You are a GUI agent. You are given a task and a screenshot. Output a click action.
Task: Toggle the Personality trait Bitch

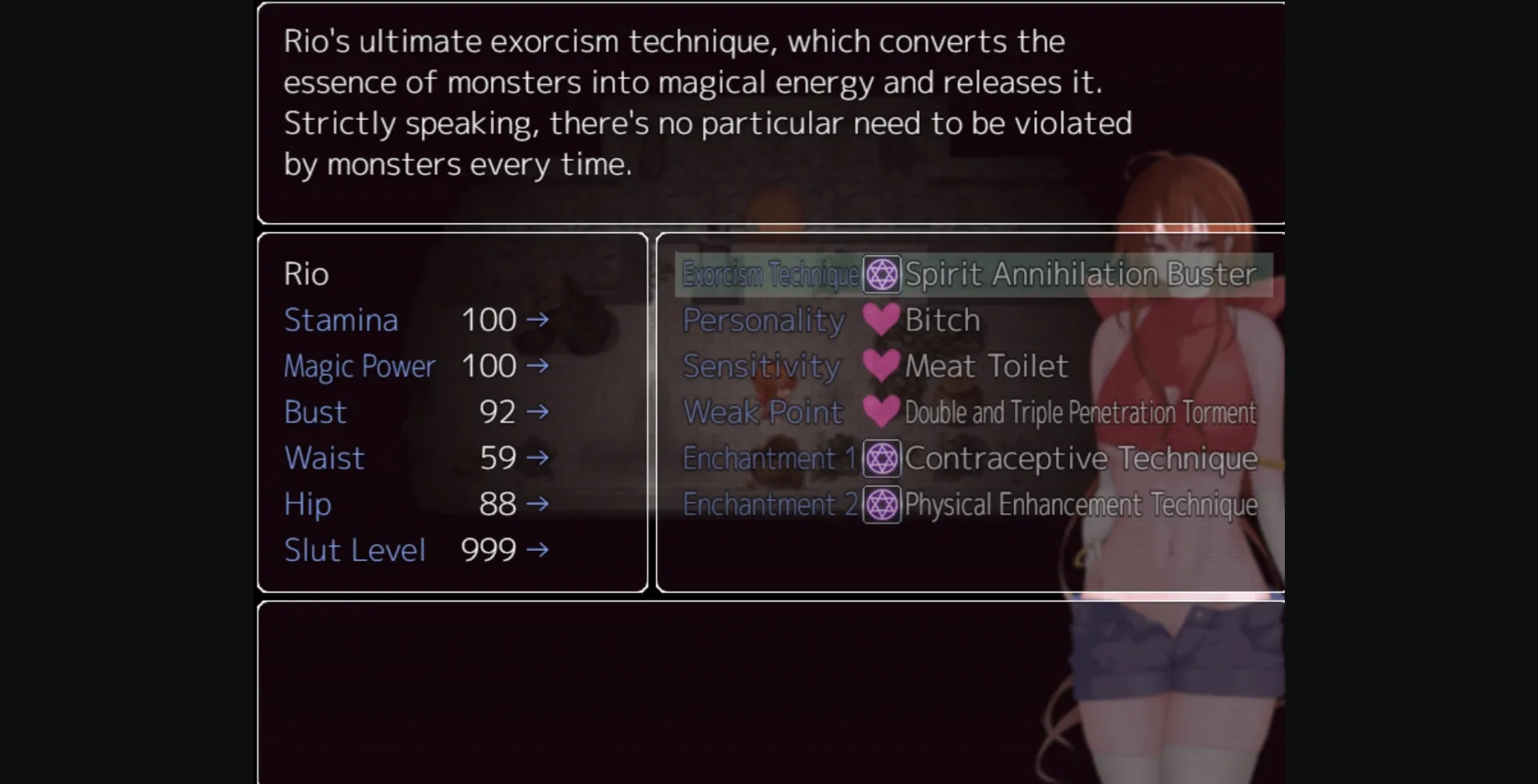941,320
